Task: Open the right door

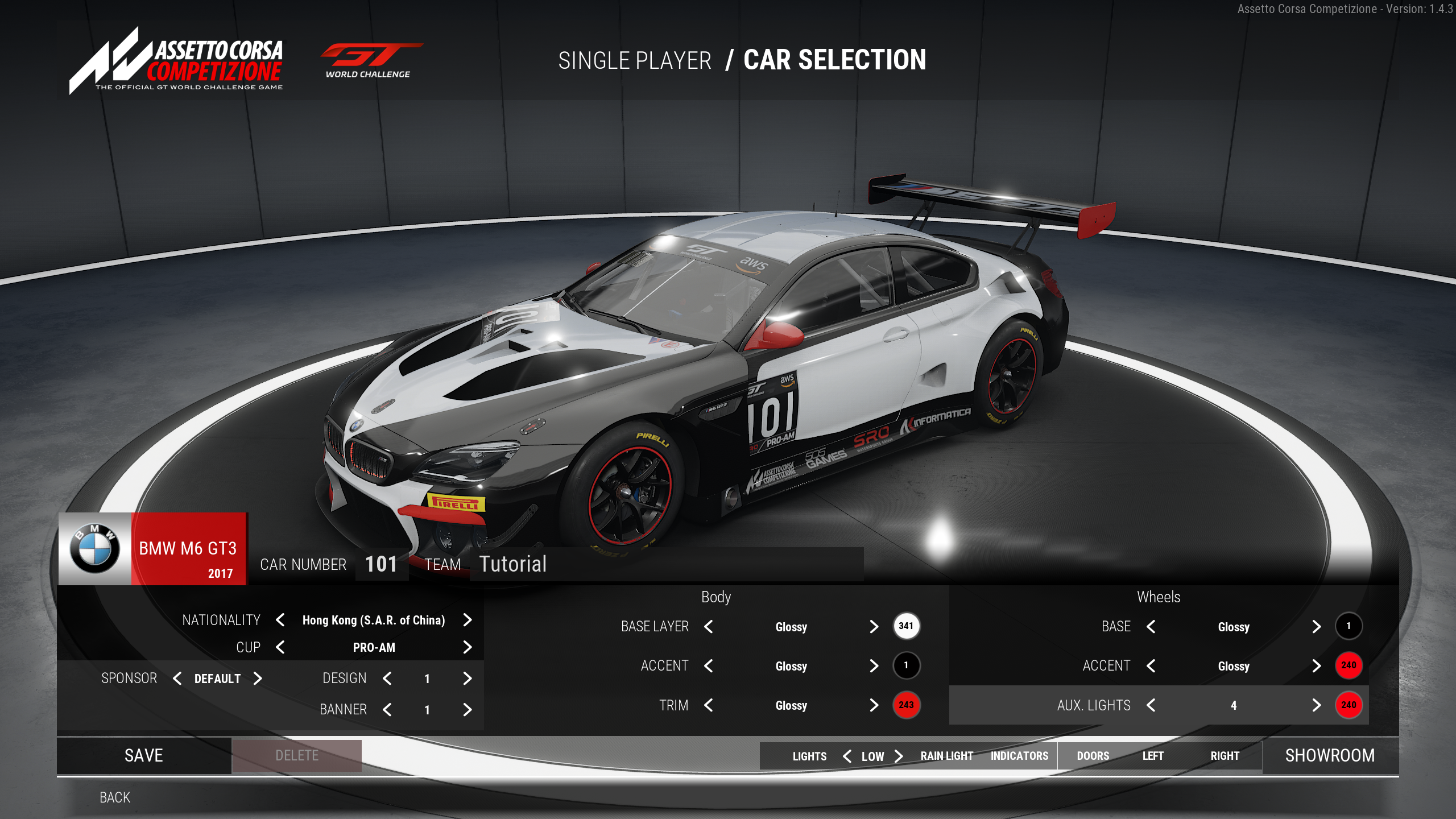Action: [1225, 756]
